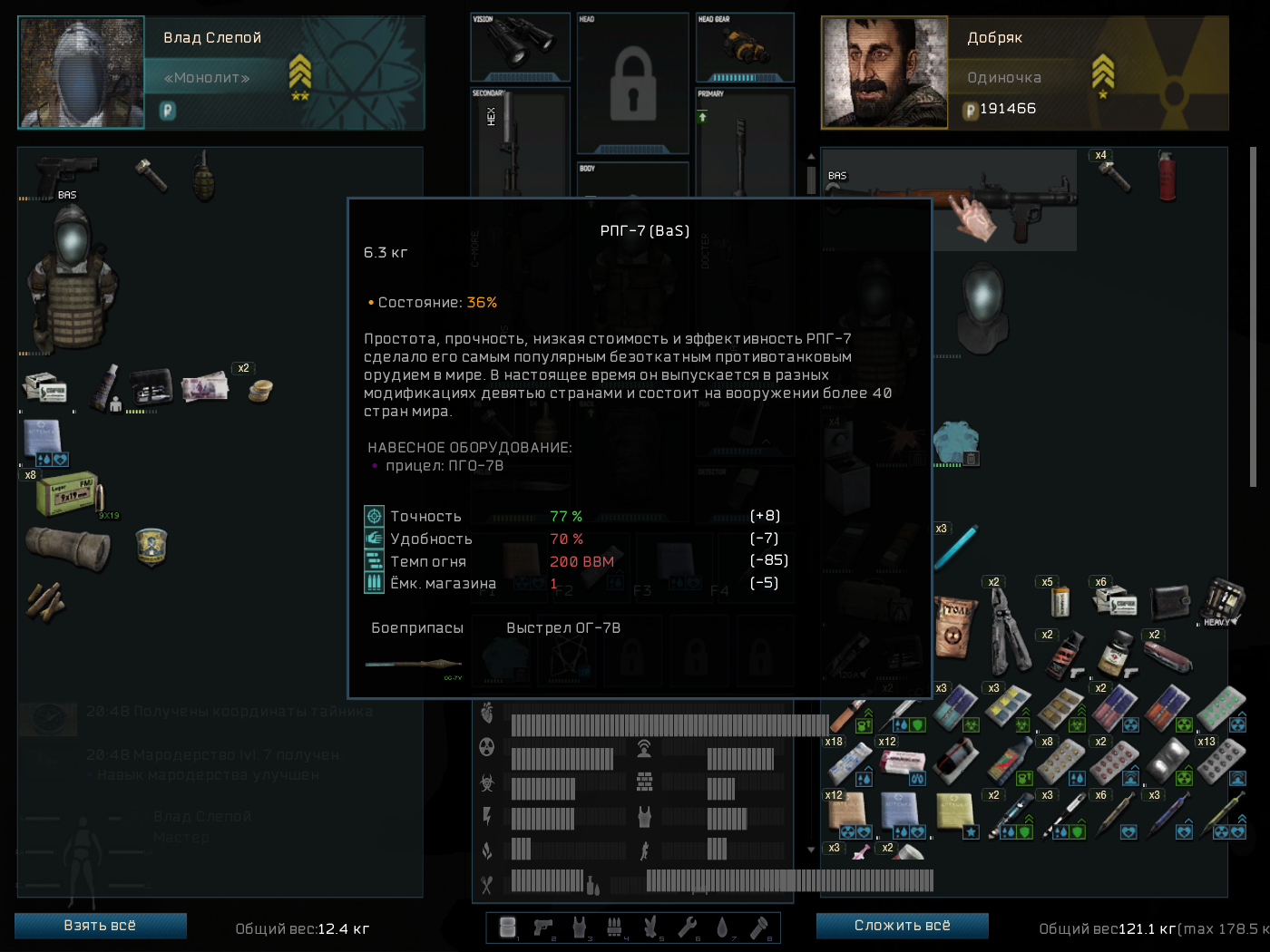This screenshot has height=952, width=1270.
Task: Grab the stack of ruble banknotes
Action: point(204,387)
